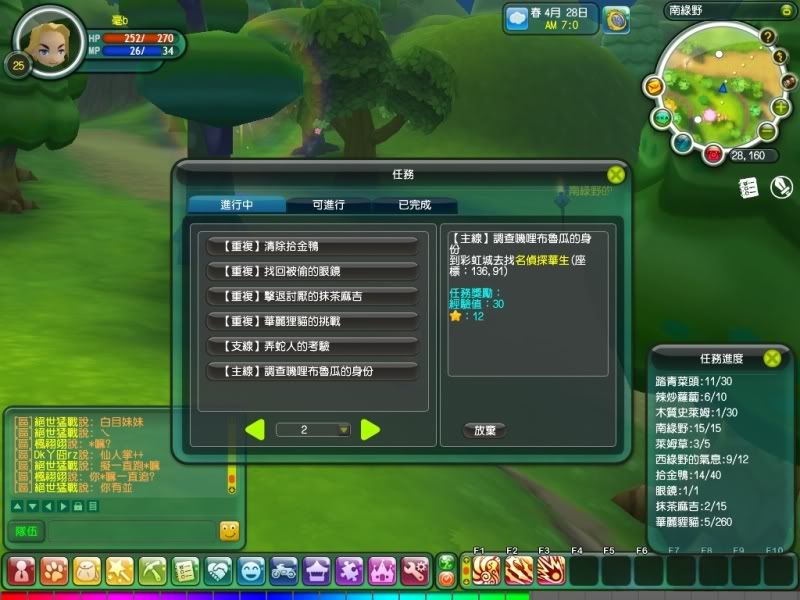The height and width of the screenshot is (600, 800).
Task: Select the 清除拾金鴨 repeat quest
Action: [311, 245]
